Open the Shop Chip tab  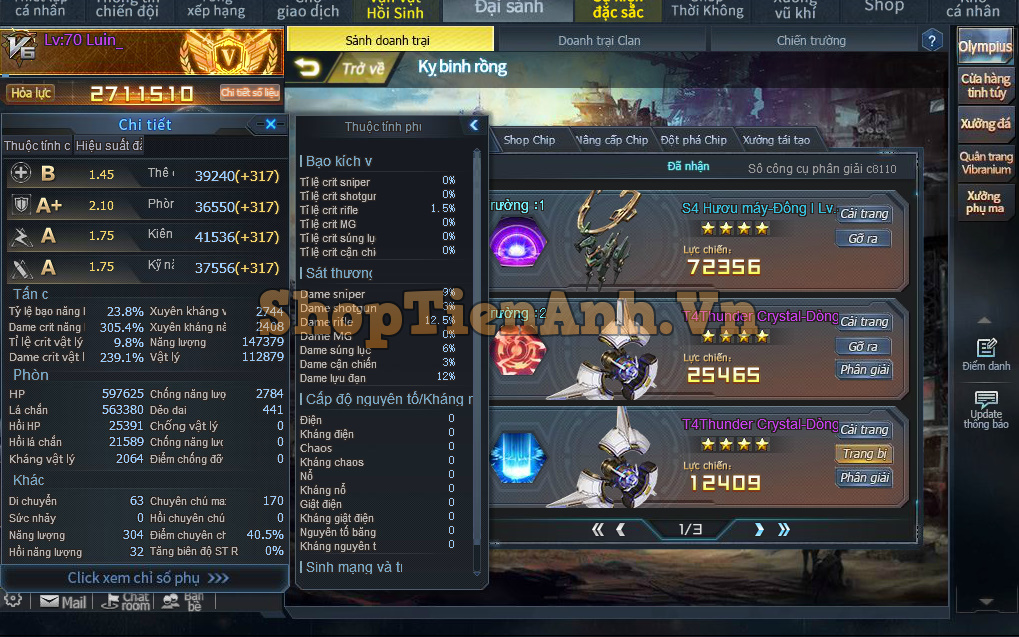(529, 140)
